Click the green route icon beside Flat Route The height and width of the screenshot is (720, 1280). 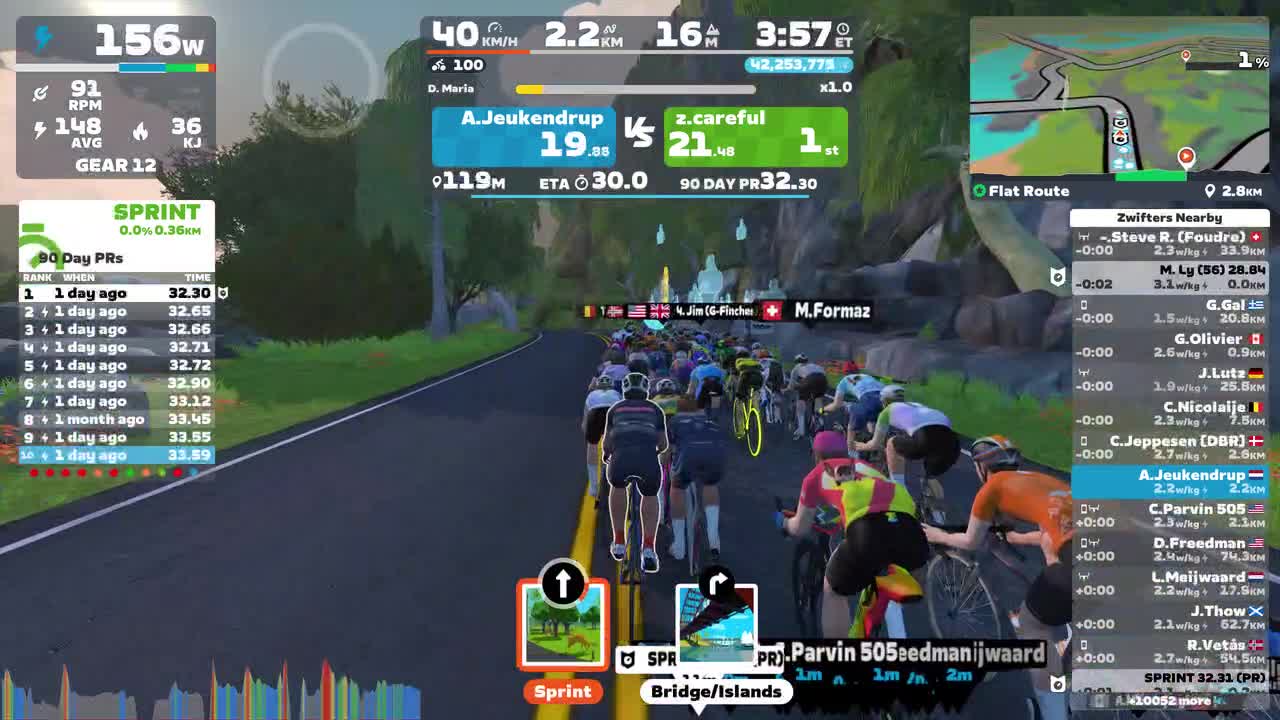(x=979, y=191)
